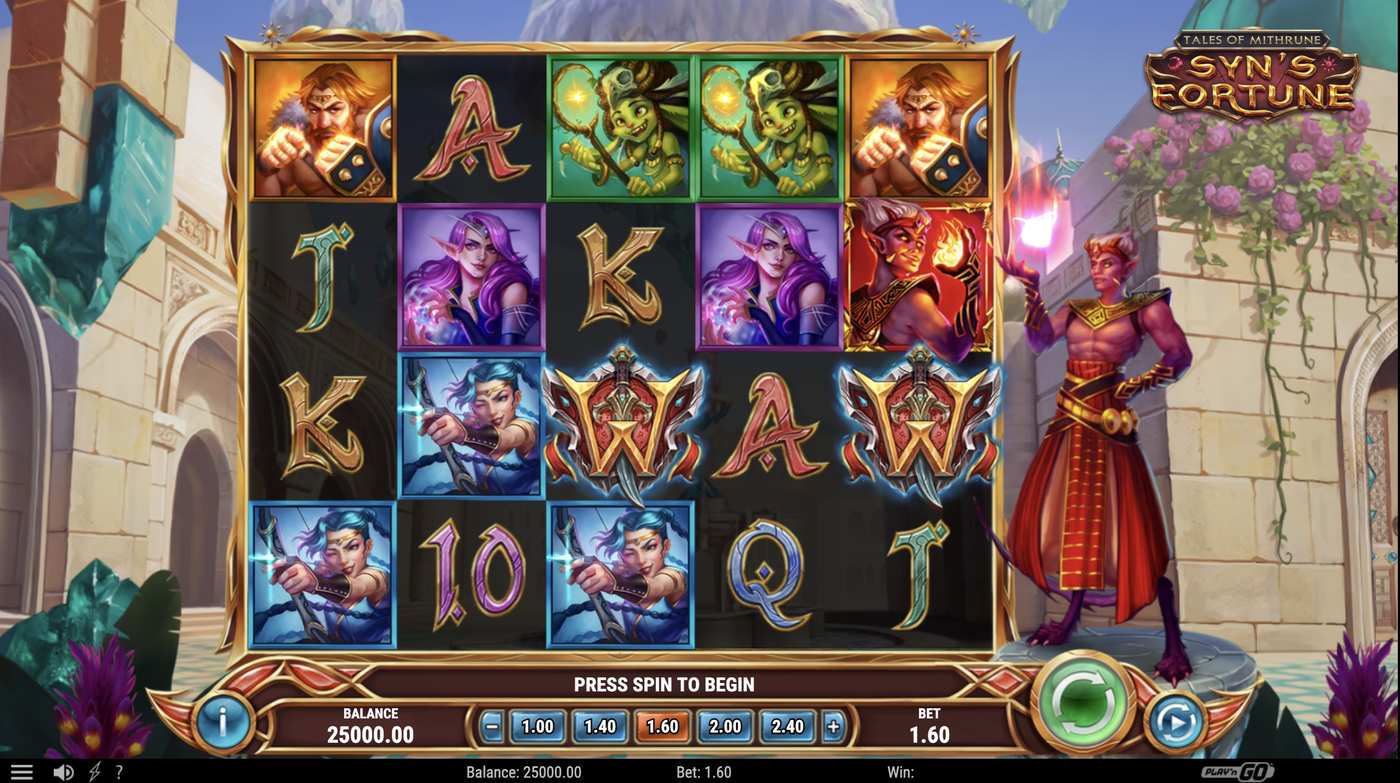Select the 2.00 bet option
Viewport: 1400px width, 783px height.
(x=724, y=727)
